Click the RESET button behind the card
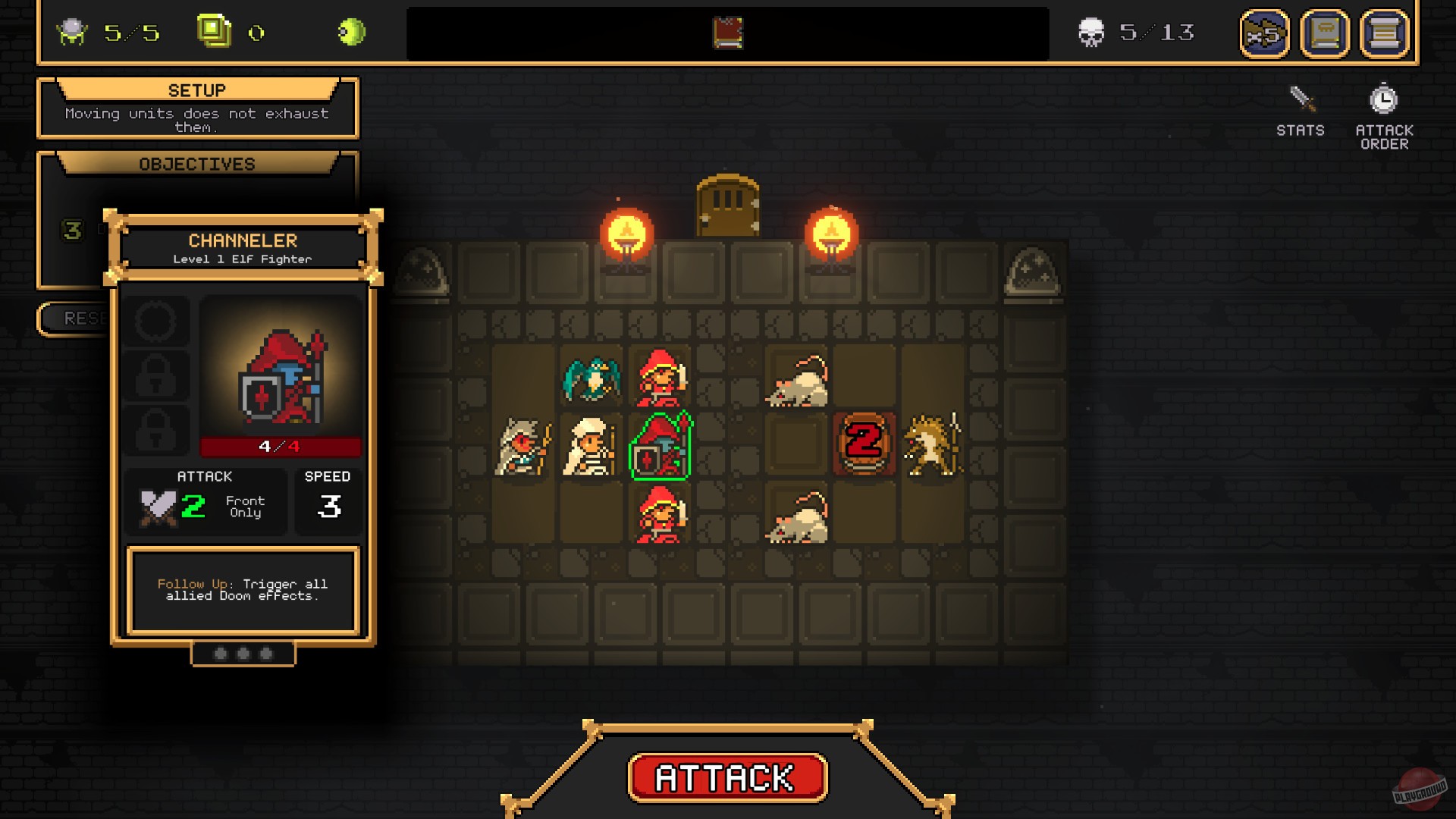Screen dimensions: 1456x819 76,318
